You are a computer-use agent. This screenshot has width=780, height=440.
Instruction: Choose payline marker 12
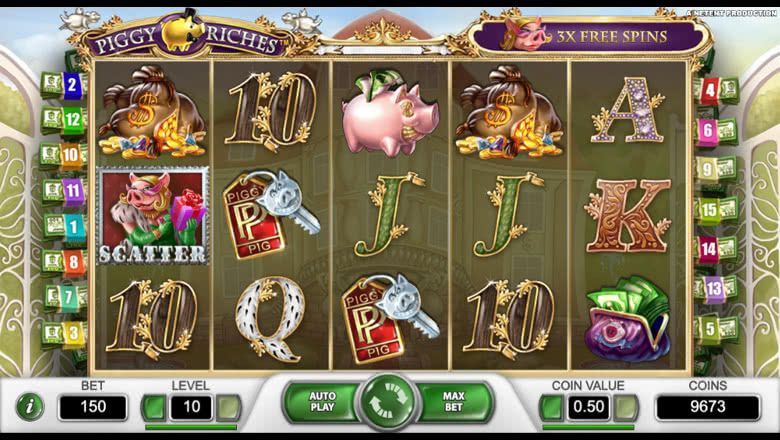click(70, 119)
